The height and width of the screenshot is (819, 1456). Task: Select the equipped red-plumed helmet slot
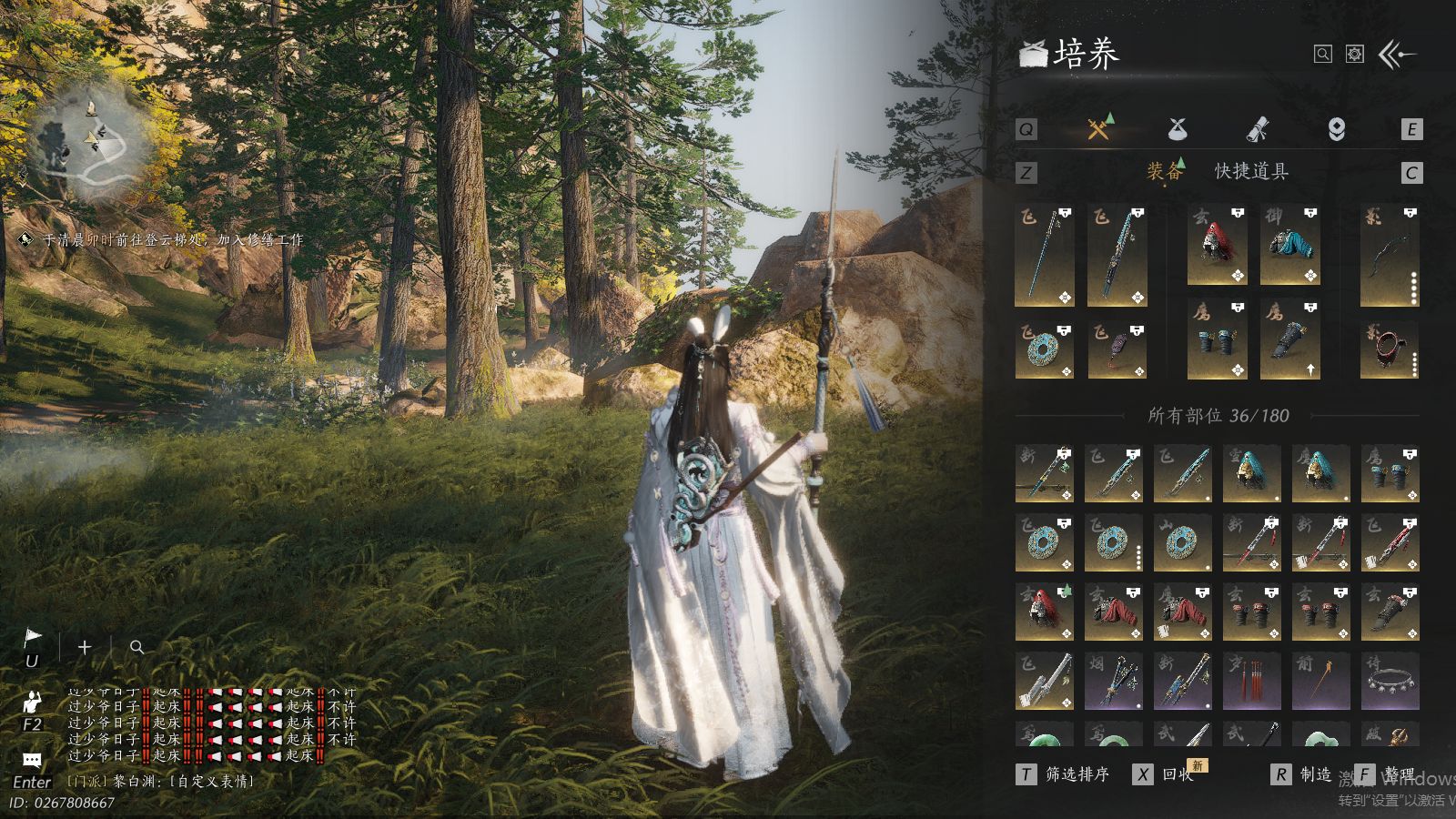tap(1217, 246)
